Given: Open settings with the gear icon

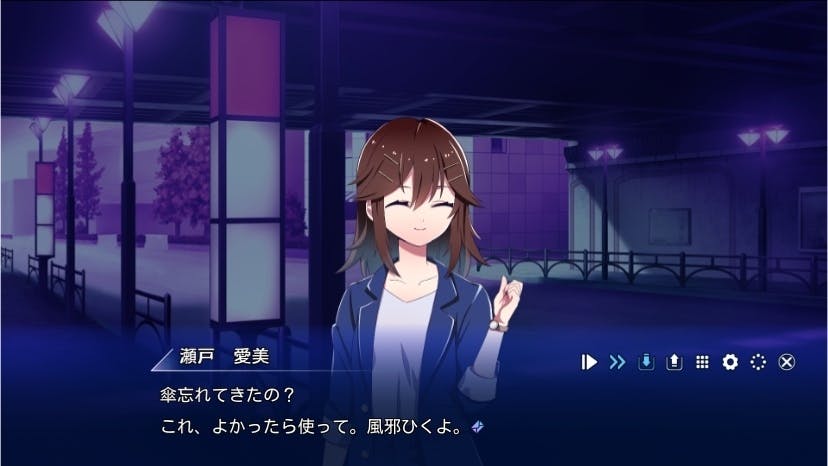Looking at the screenshot, I should point(730,362).
